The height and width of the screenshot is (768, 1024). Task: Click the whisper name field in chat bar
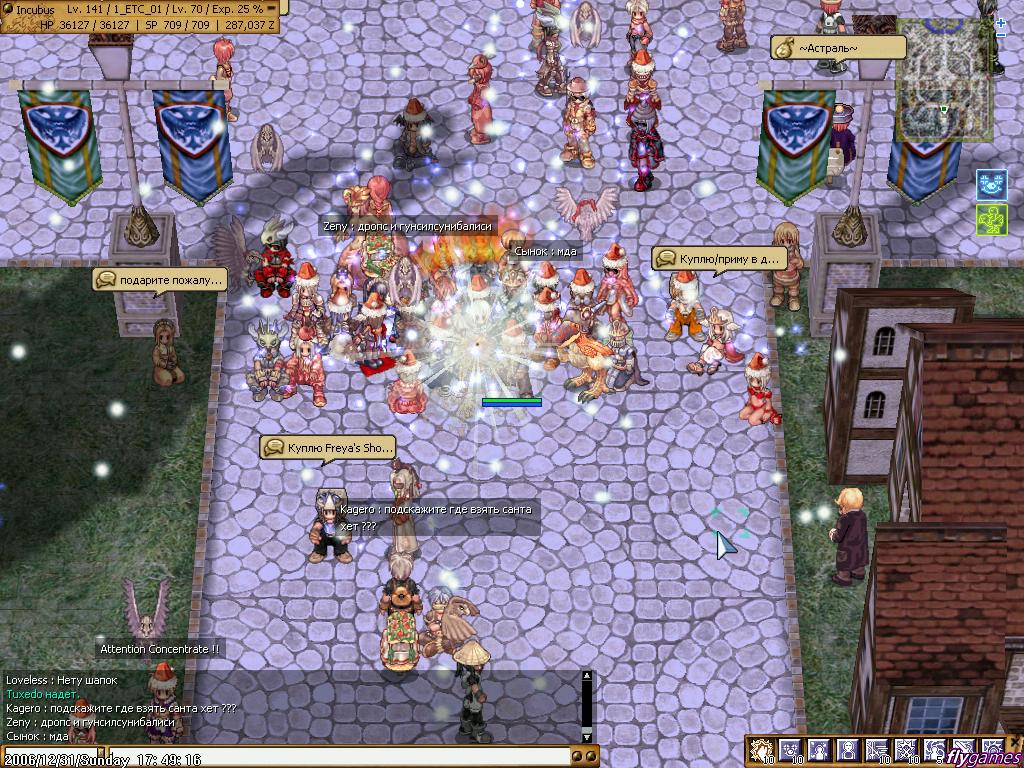point(50,759)
